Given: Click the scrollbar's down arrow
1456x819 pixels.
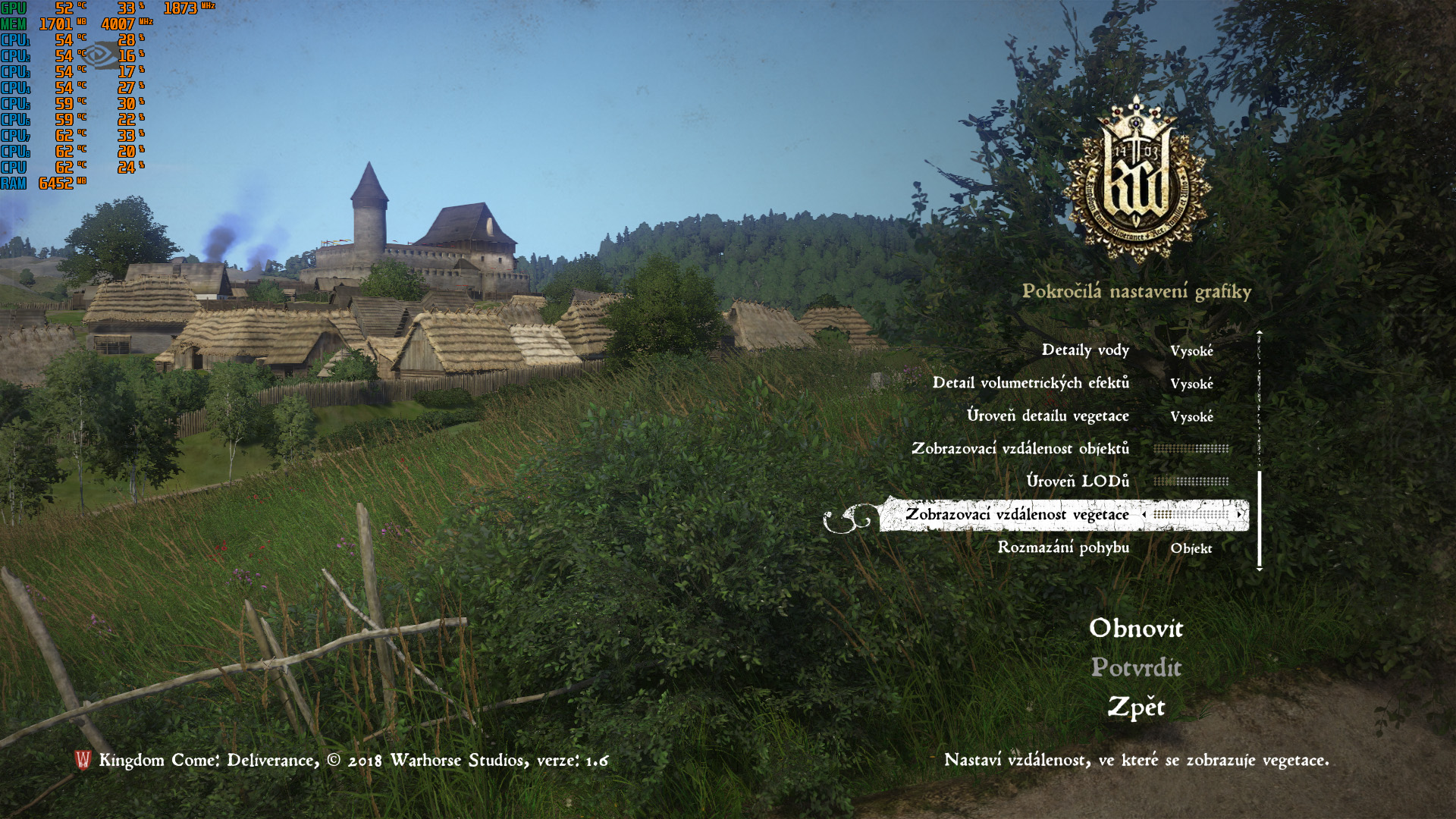Looking at the screenshot, I should [1260, 569].
